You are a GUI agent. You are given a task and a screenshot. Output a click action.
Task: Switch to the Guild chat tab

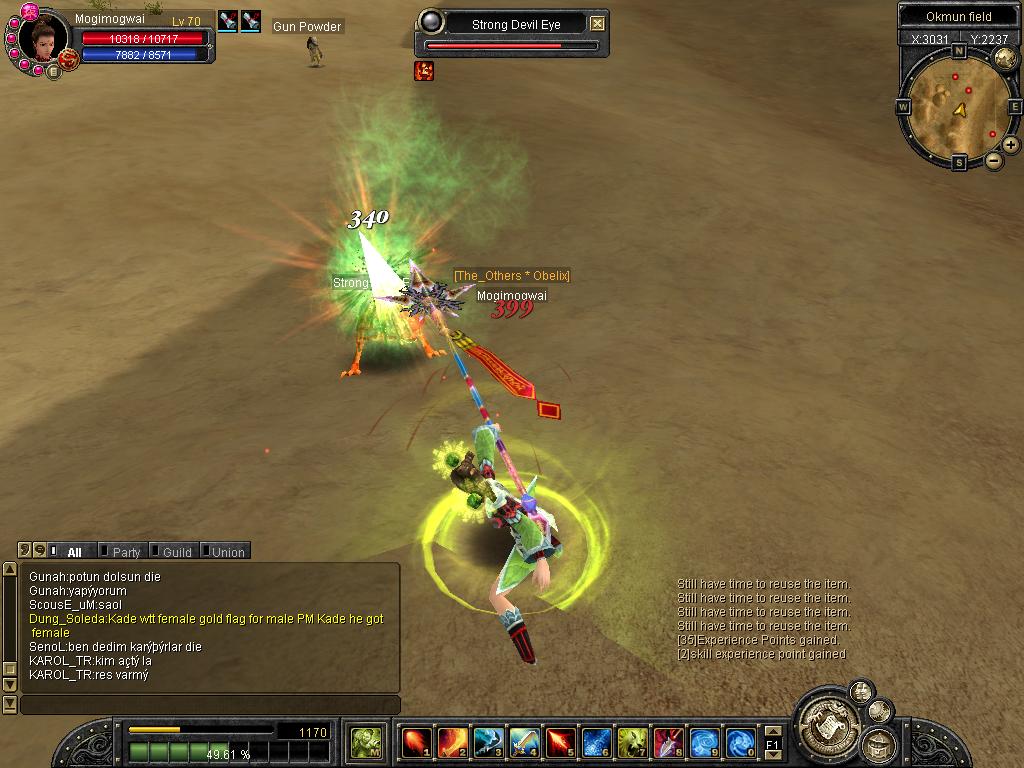[x=175, y=551]
